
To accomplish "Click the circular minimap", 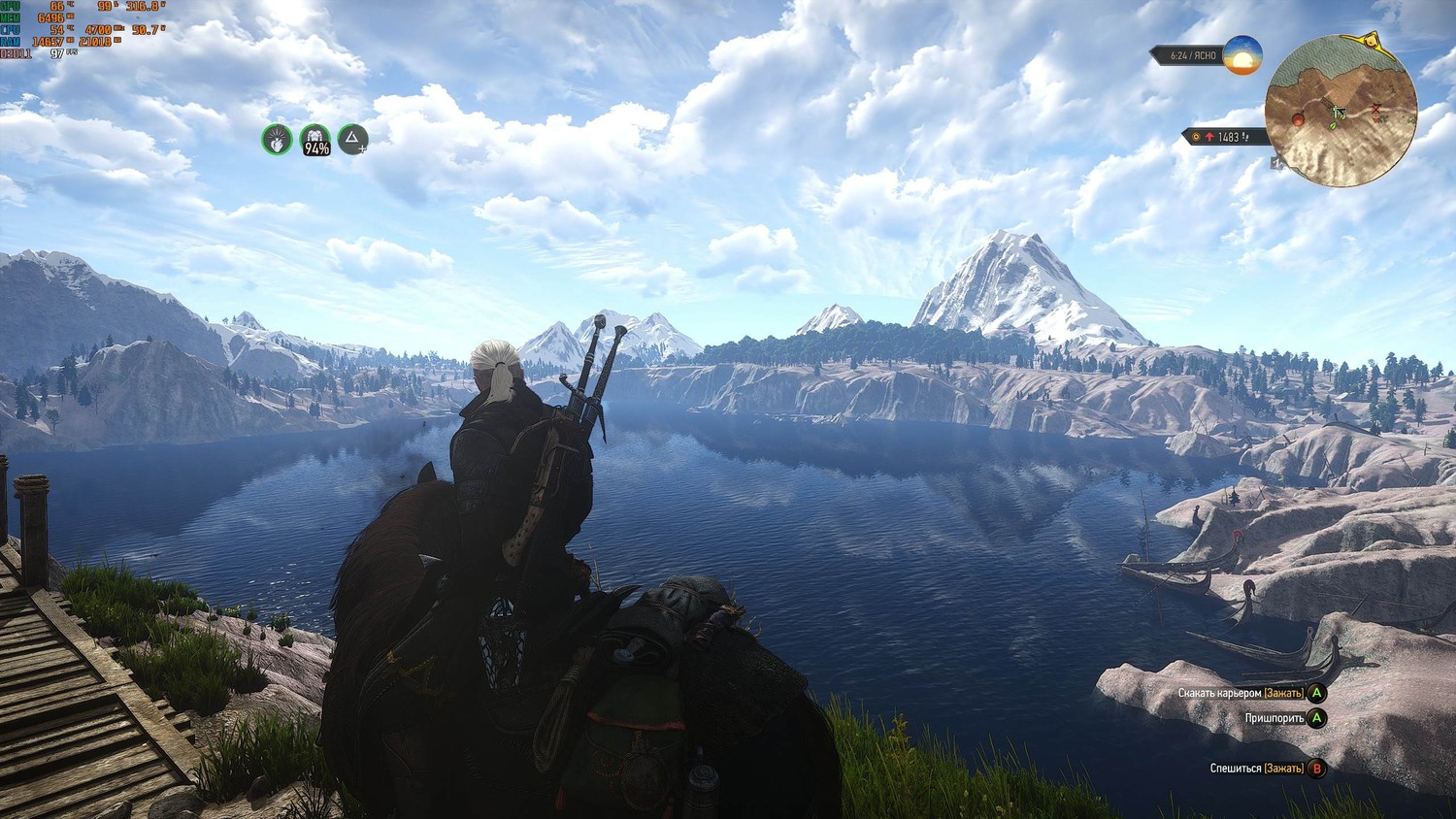I will [1341, 111].
